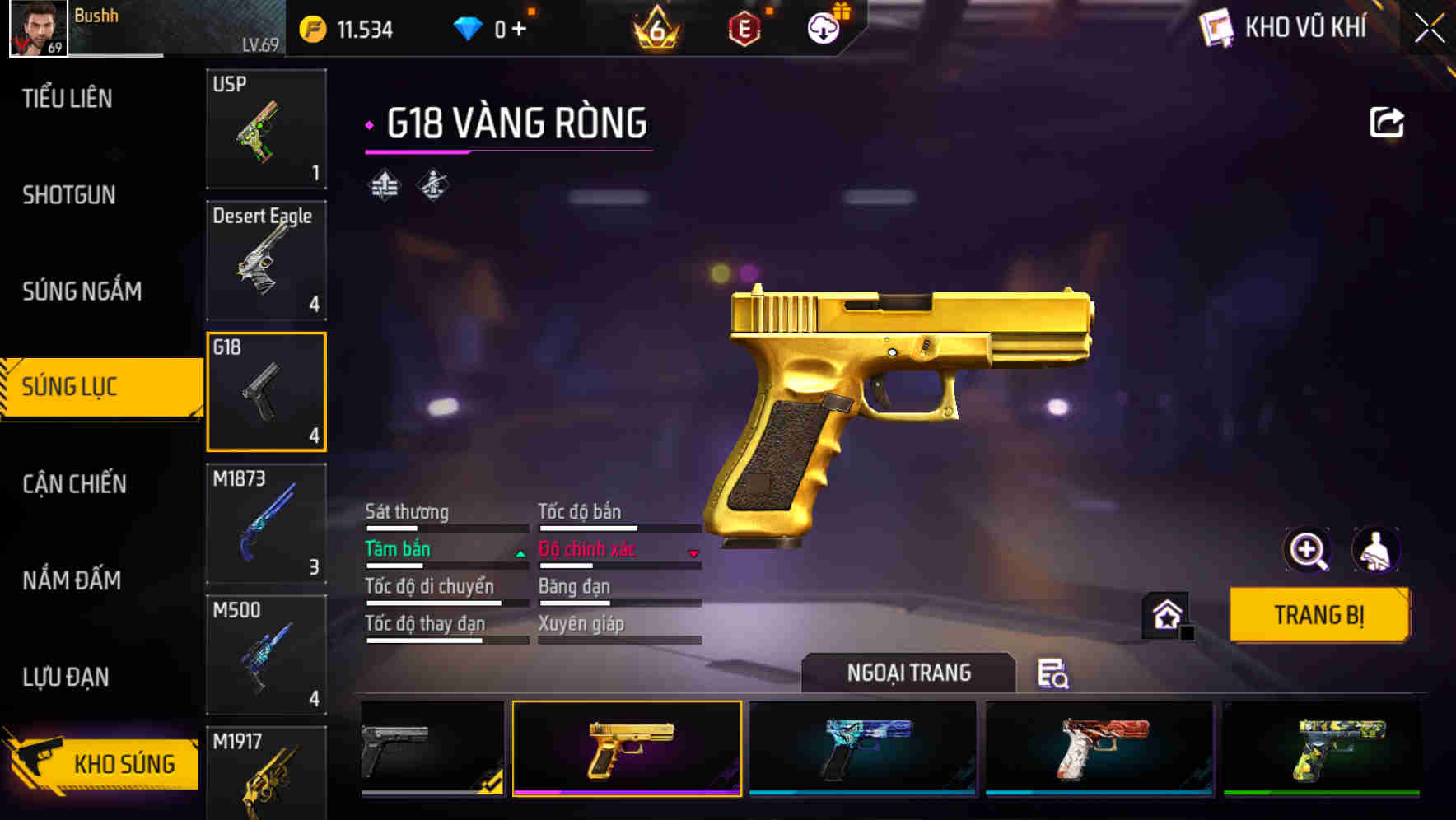This screenshot has width=1456, height=820.
Task: Open the magnifier to zoom the weapon preview
Action: 1306,550
